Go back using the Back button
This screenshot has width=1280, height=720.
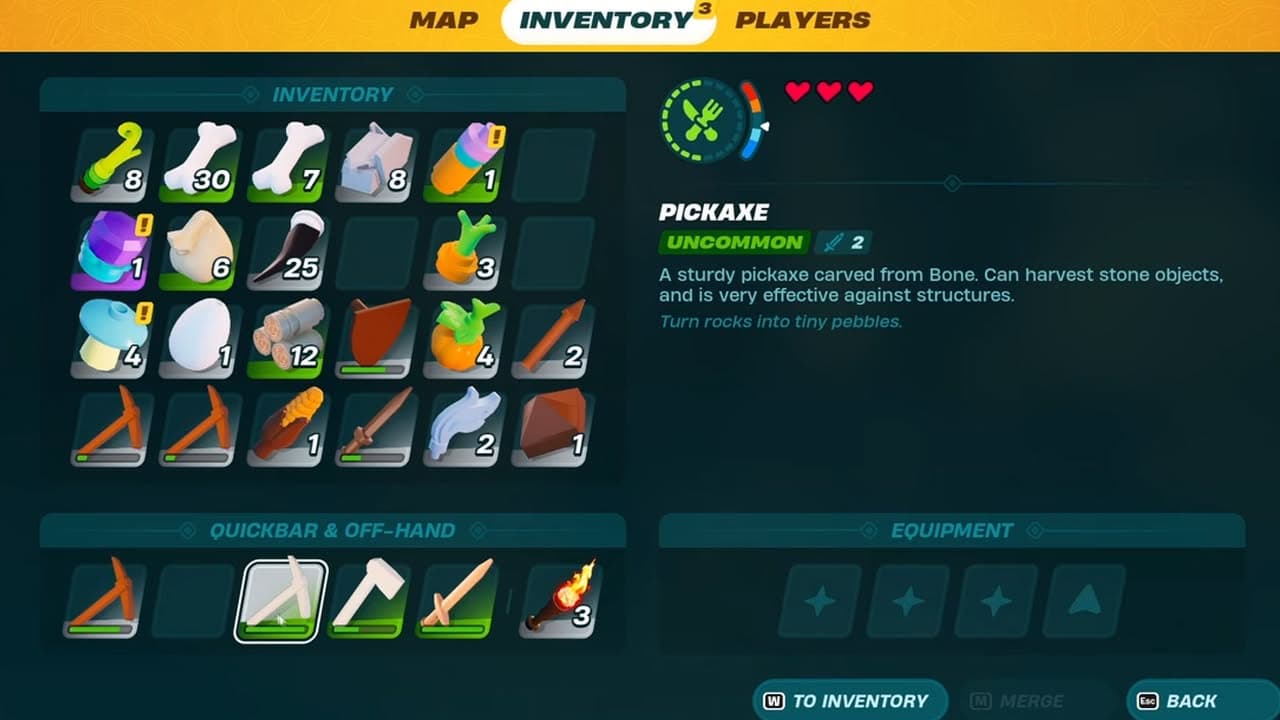click(1191, 700)
